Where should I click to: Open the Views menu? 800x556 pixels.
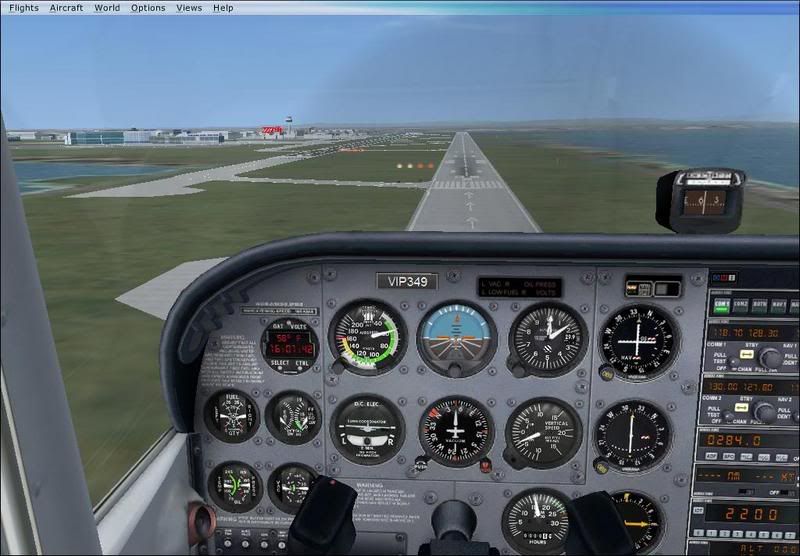pyautogui.click(x=189, y=7)
